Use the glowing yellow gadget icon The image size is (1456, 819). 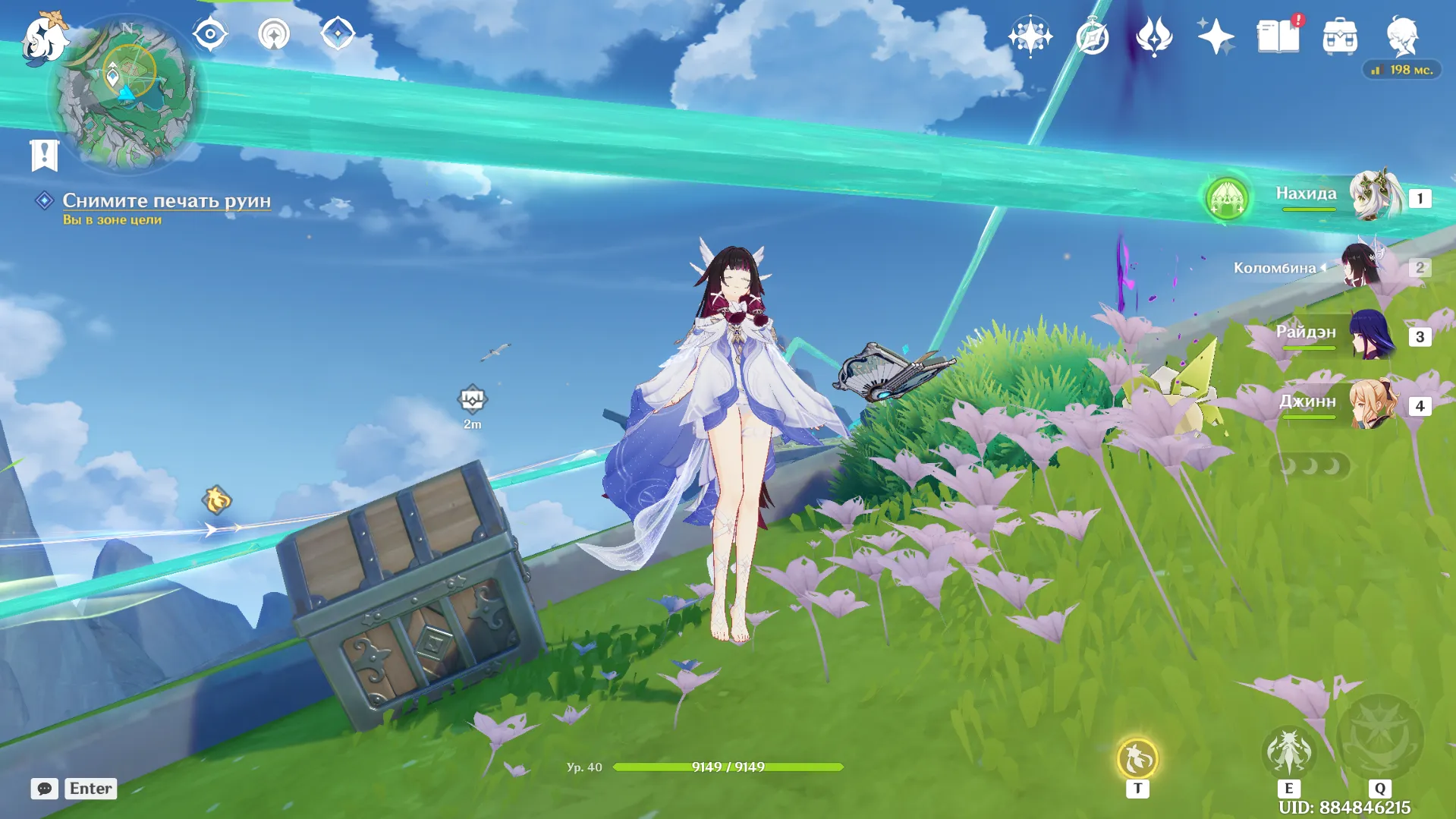(1137, 758)
